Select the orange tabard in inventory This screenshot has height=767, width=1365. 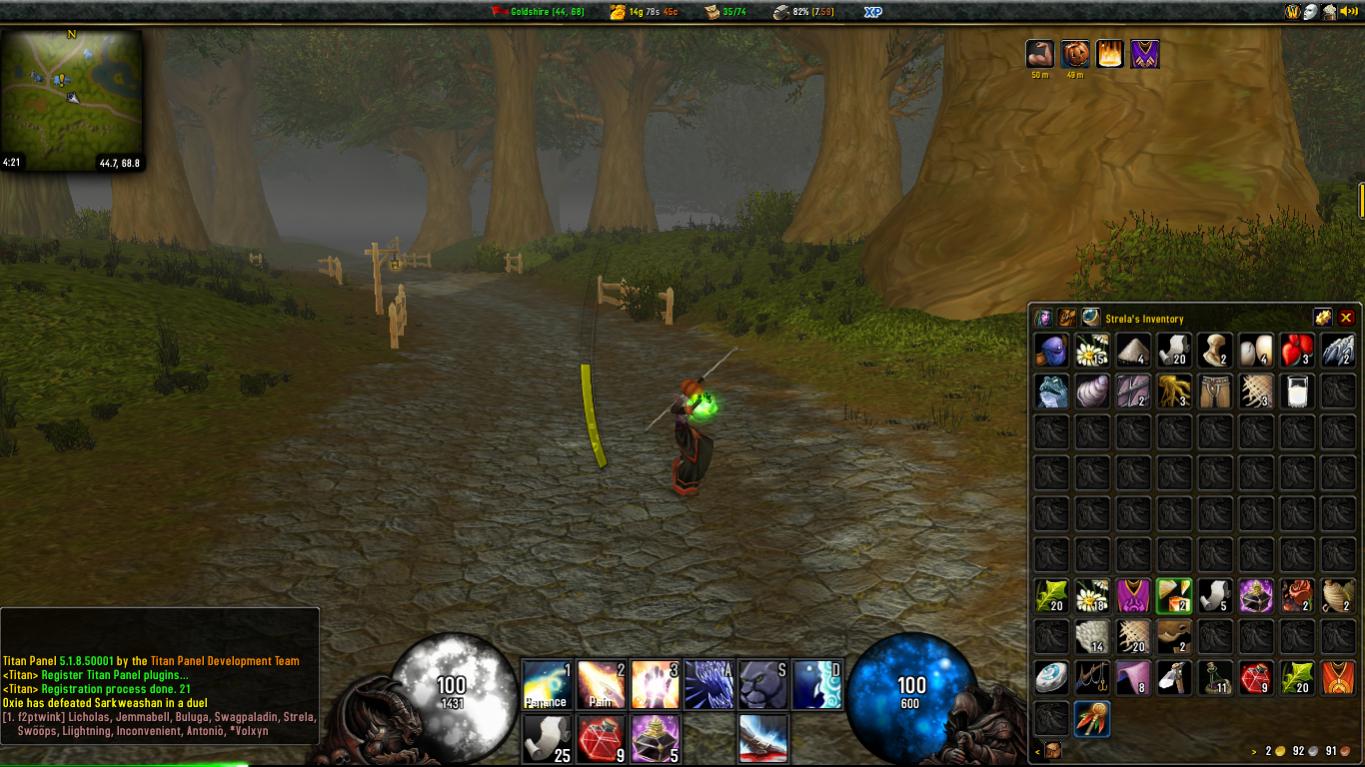click(1338, 678)
